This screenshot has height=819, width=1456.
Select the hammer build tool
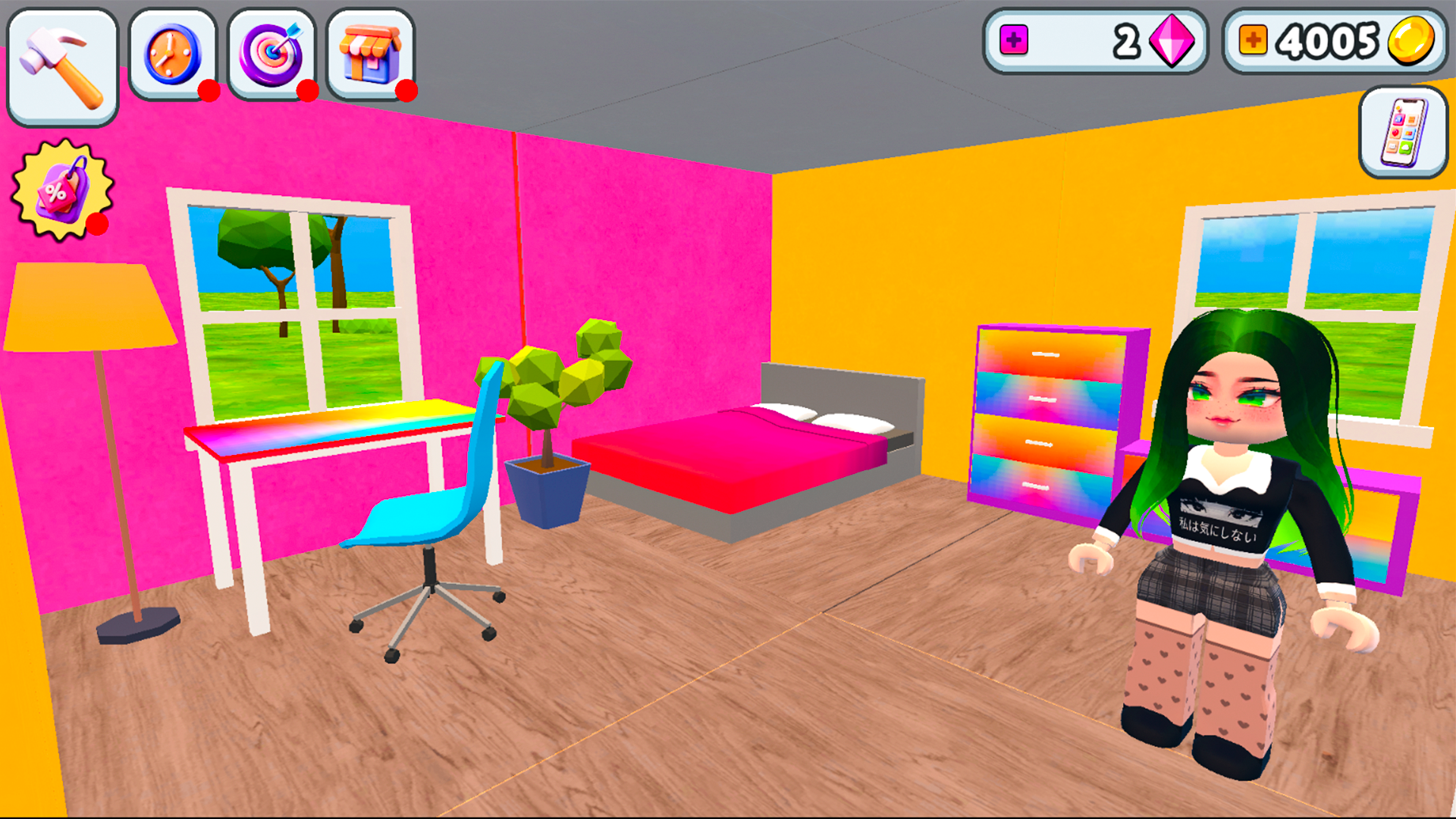[x=62, y=62]
